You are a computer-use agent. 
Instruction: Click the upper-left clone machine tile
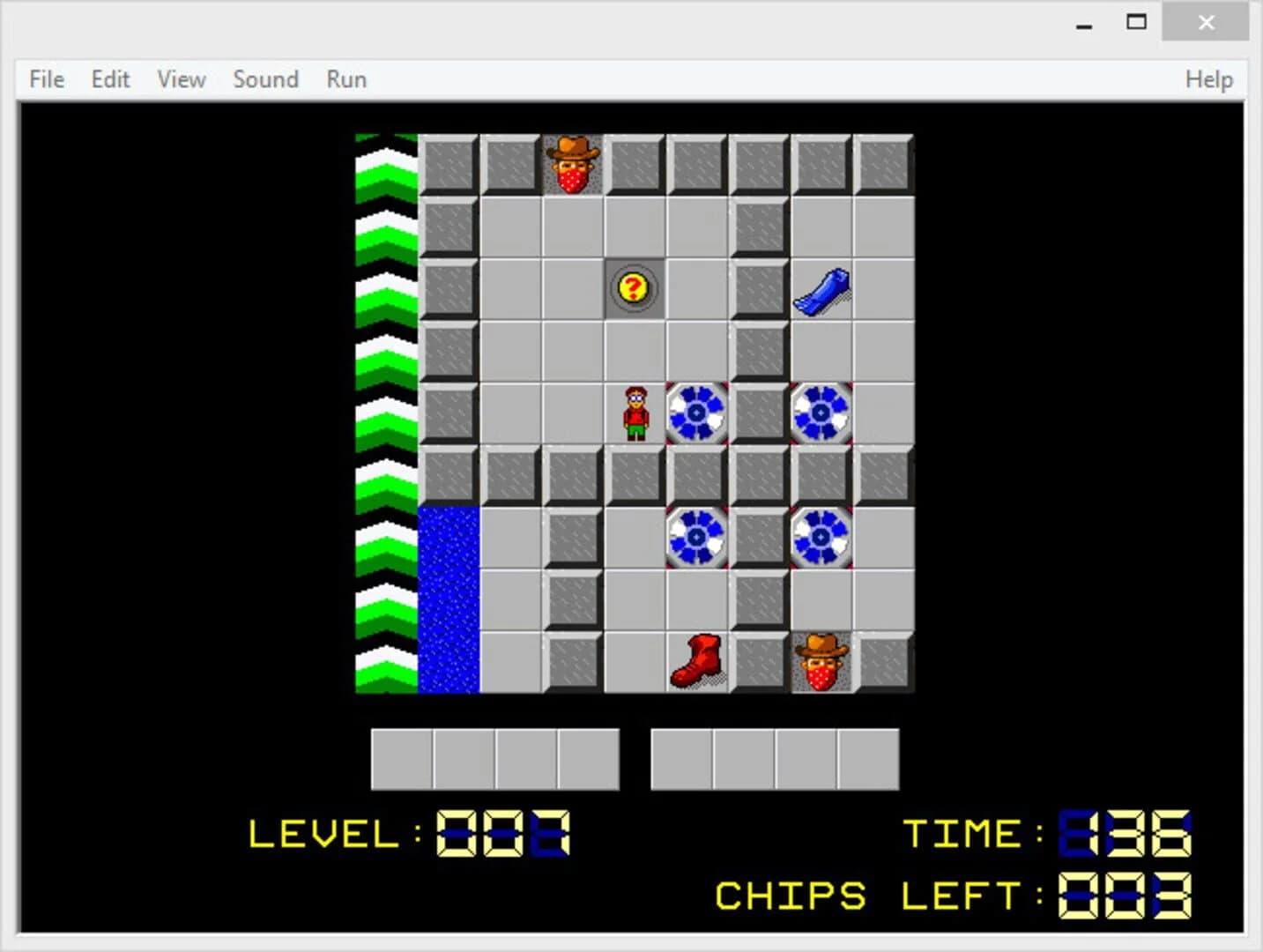(696, 411)
